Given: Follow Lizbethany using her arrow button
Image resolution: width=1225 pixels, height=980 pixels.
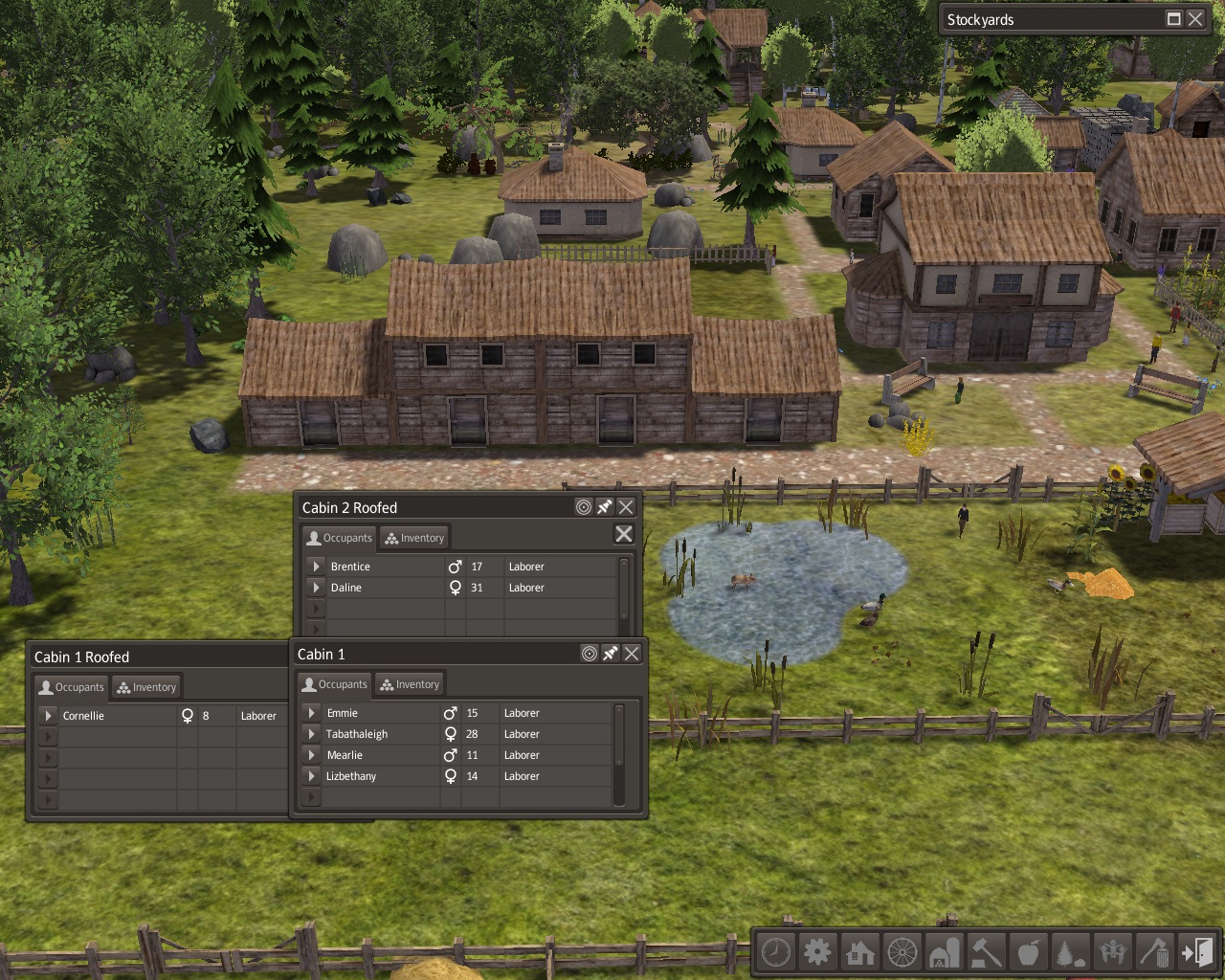Looking at the screenshot, I should [311, 776].
